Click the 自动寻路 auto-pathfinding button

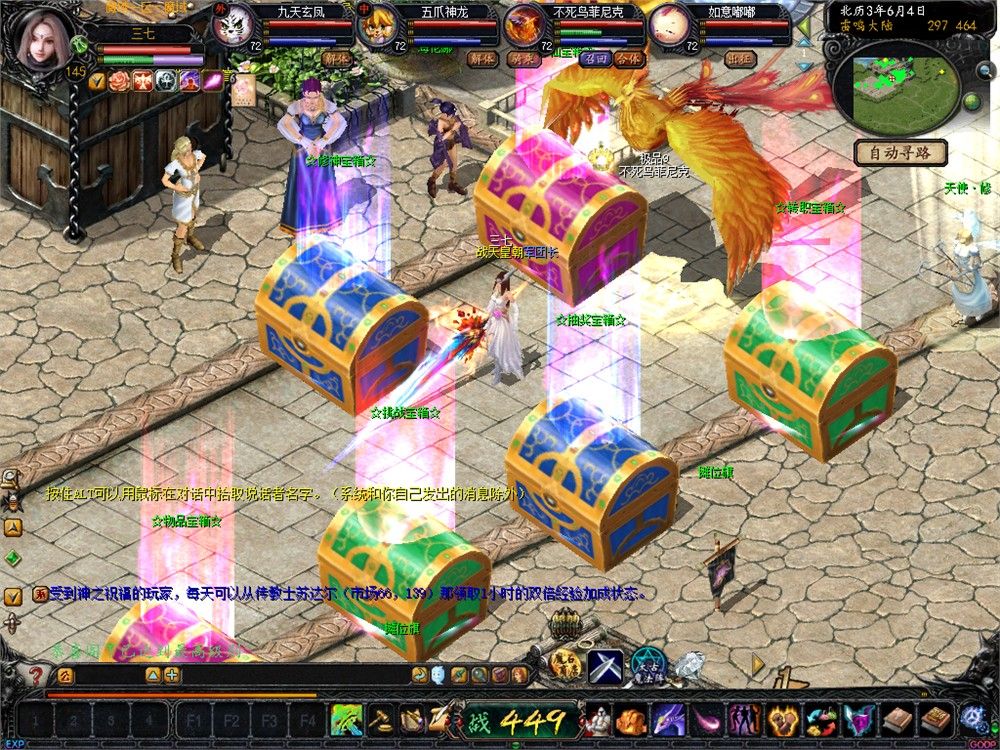(x=899, y=153)
